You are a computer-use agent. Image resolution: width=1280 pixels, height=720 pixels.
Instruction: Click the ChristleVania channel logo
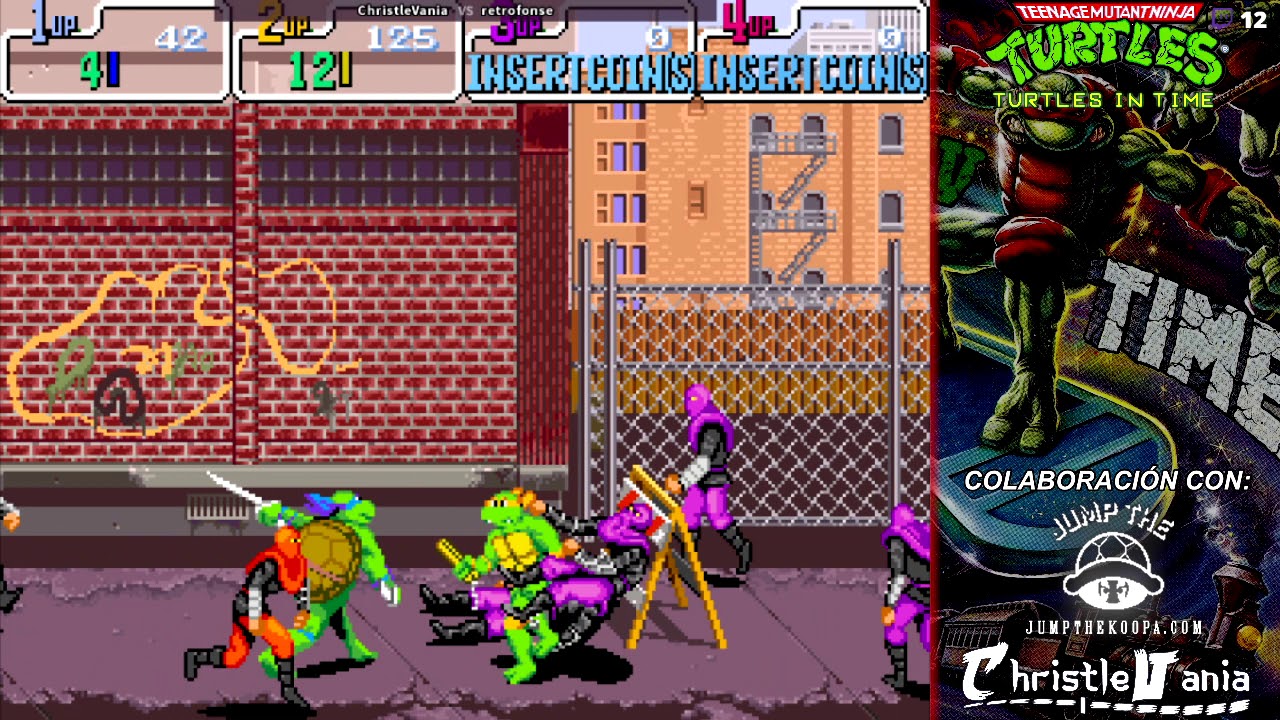[x=1105, y=678]
